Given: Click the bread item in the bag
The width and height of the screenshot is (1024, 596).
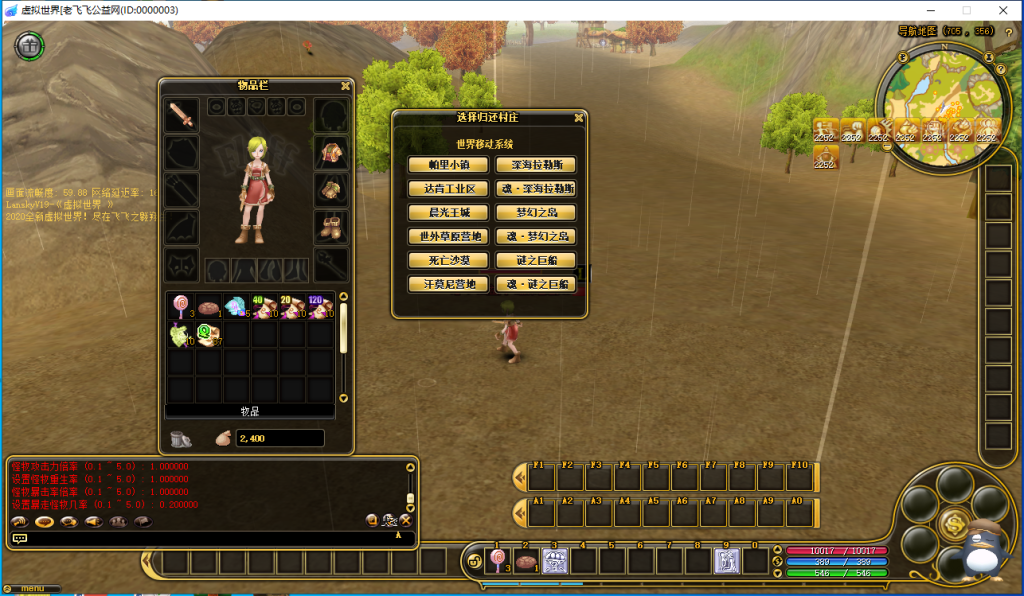Looking at the screenshot, I should pos(209,307).
